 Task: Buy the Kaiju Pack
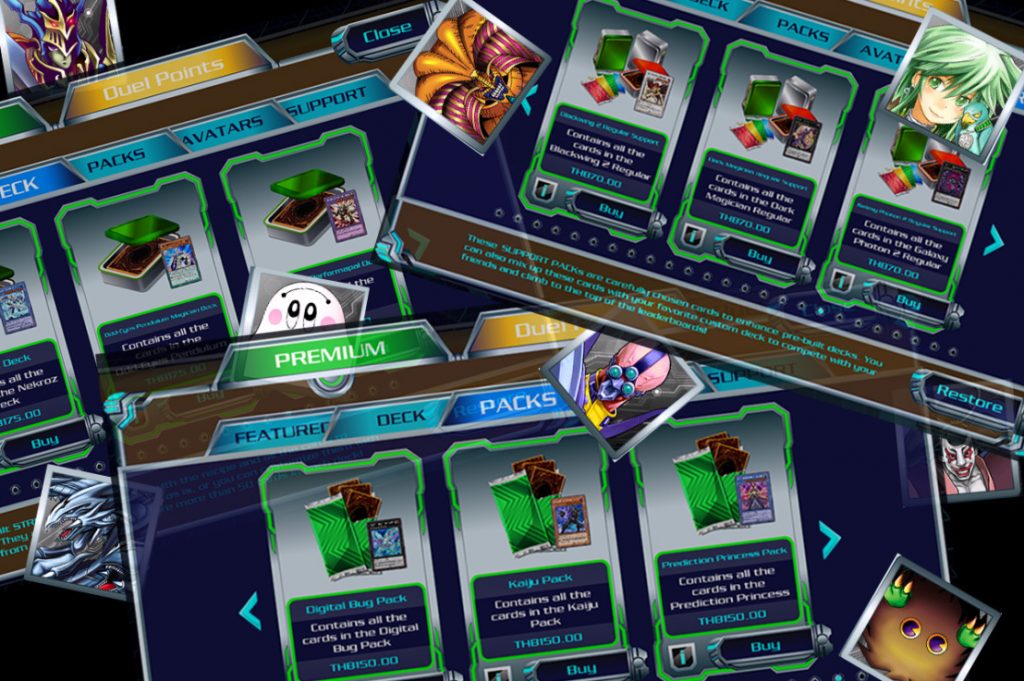(x=579, y=668)
